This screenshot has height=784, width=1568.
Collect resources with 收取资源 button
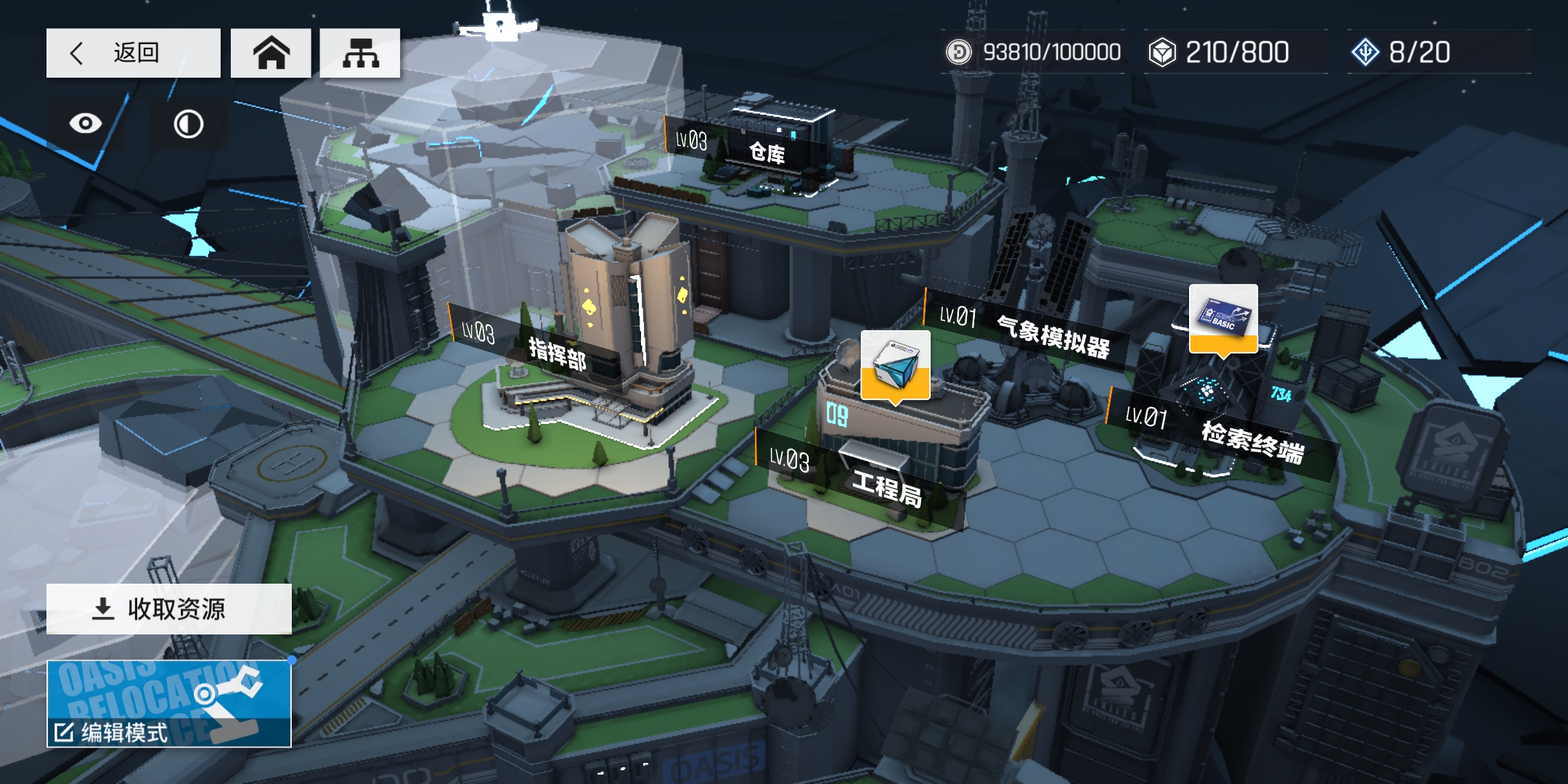(x=169, y=608)
